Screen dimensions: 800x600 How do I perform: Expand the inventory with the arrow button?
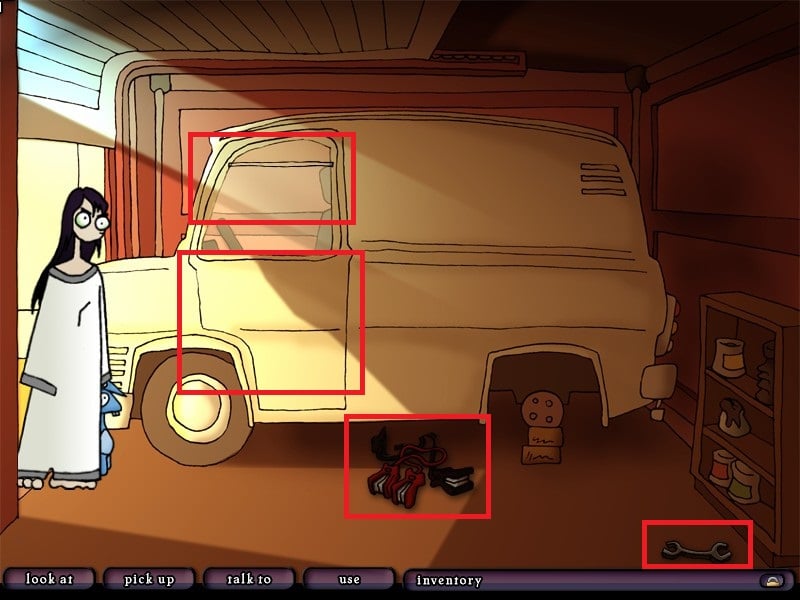coord(772,580)
